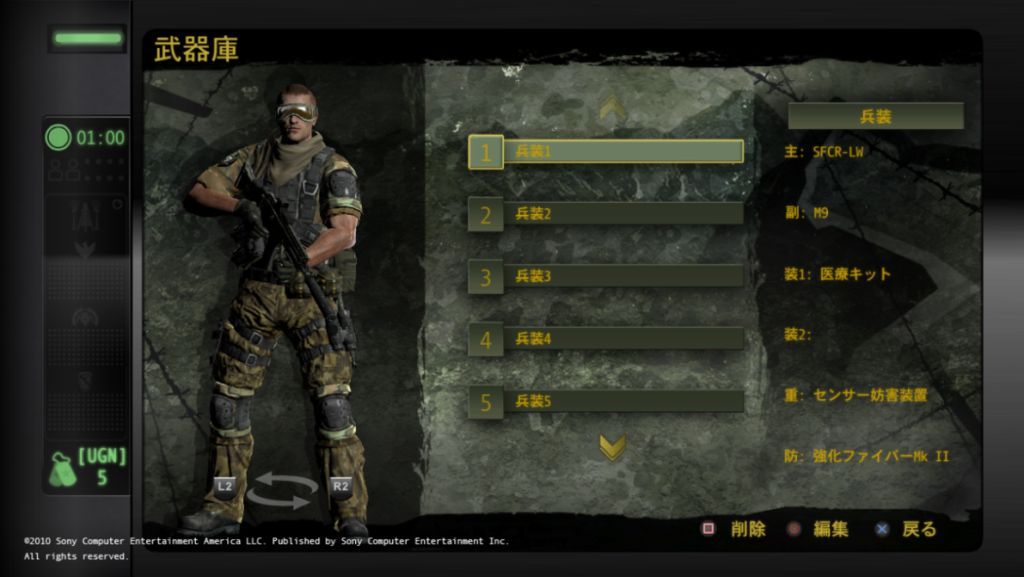Screen dimensions: 1024x577
Task: Pick the 兵装3 loadout entry
Action: click(x=607, y=277)
